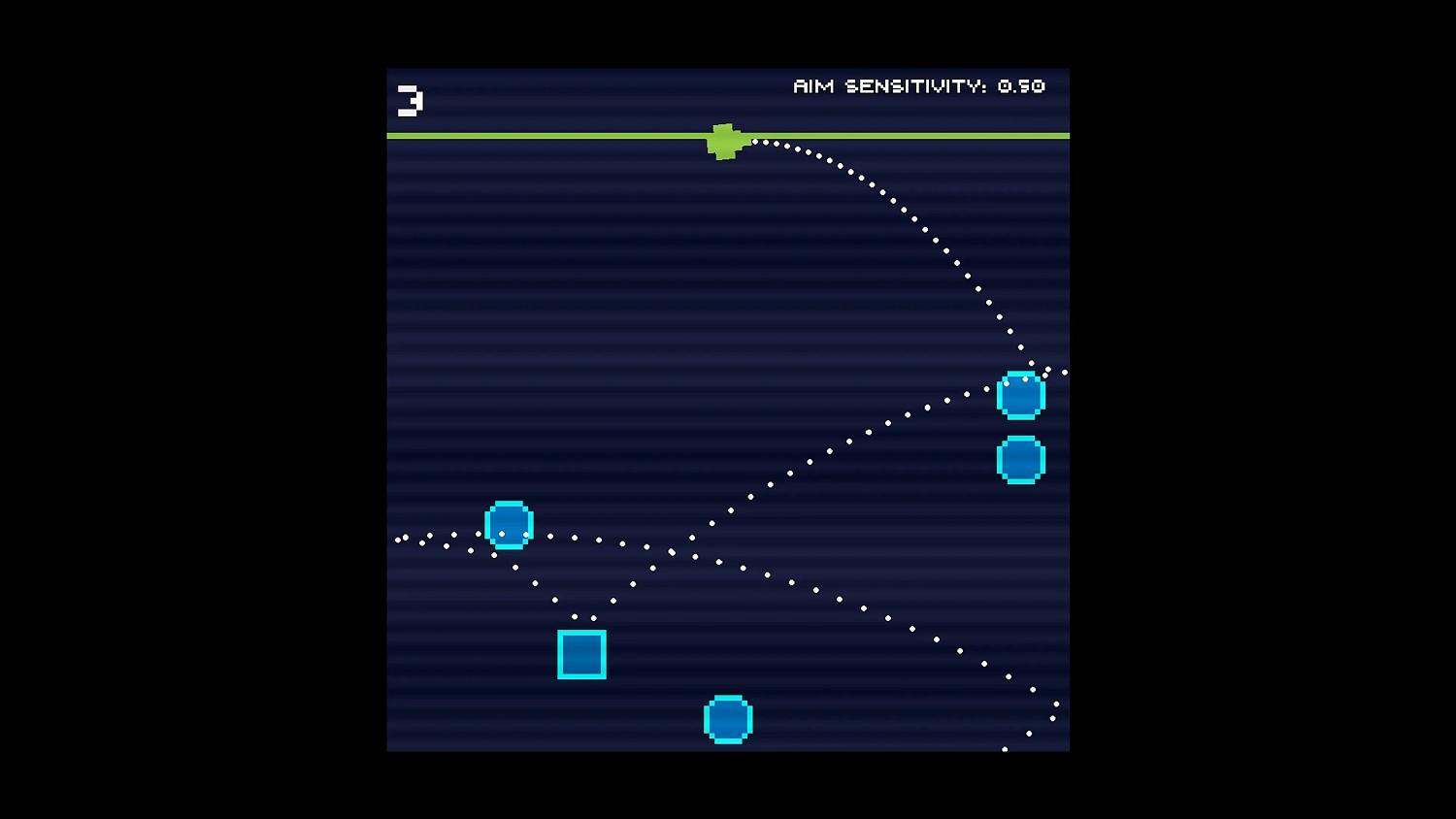1456x819 pixels.
Task: Click the dark blue square target
Action: coord(581,654)
